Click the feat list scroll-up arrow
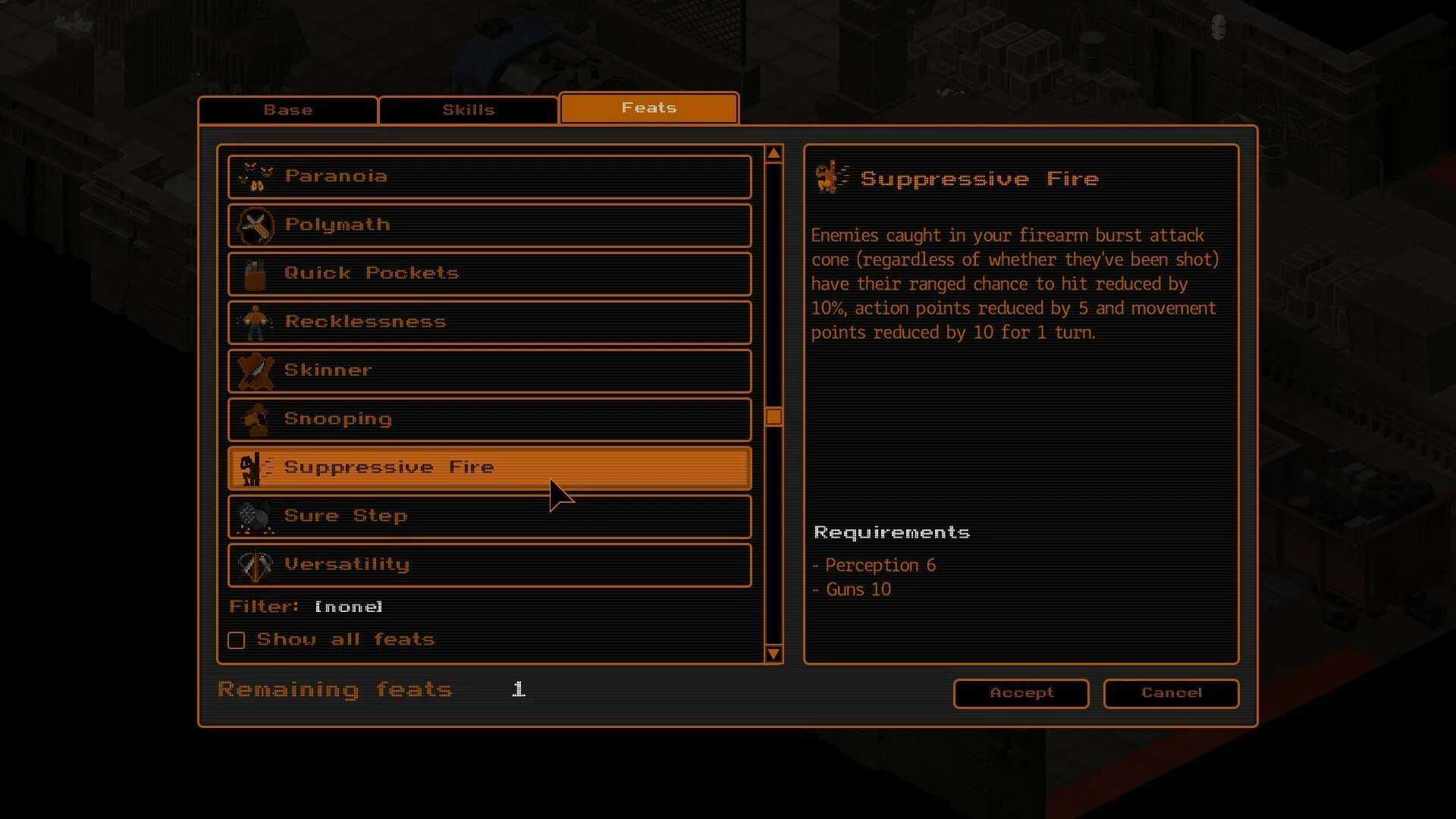 (773, 154)
